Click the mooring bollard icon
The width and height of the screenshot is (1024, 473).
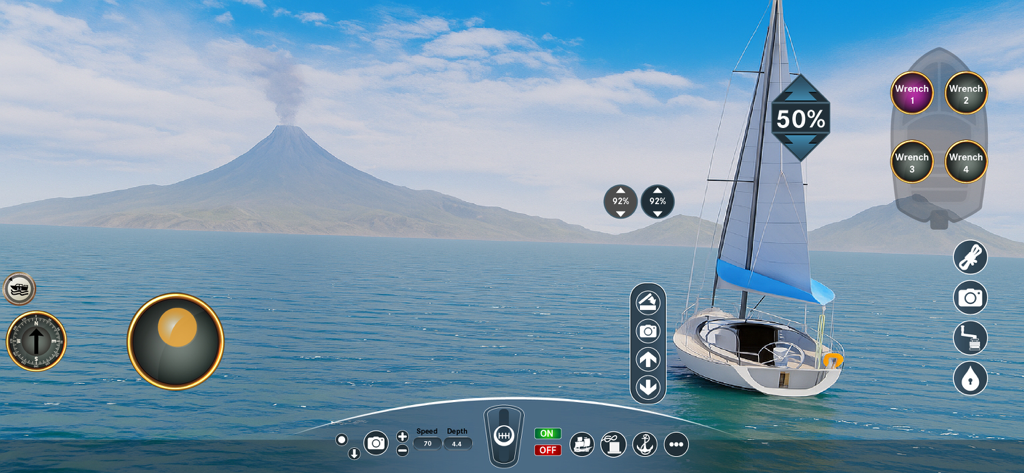tap(613, 444)
